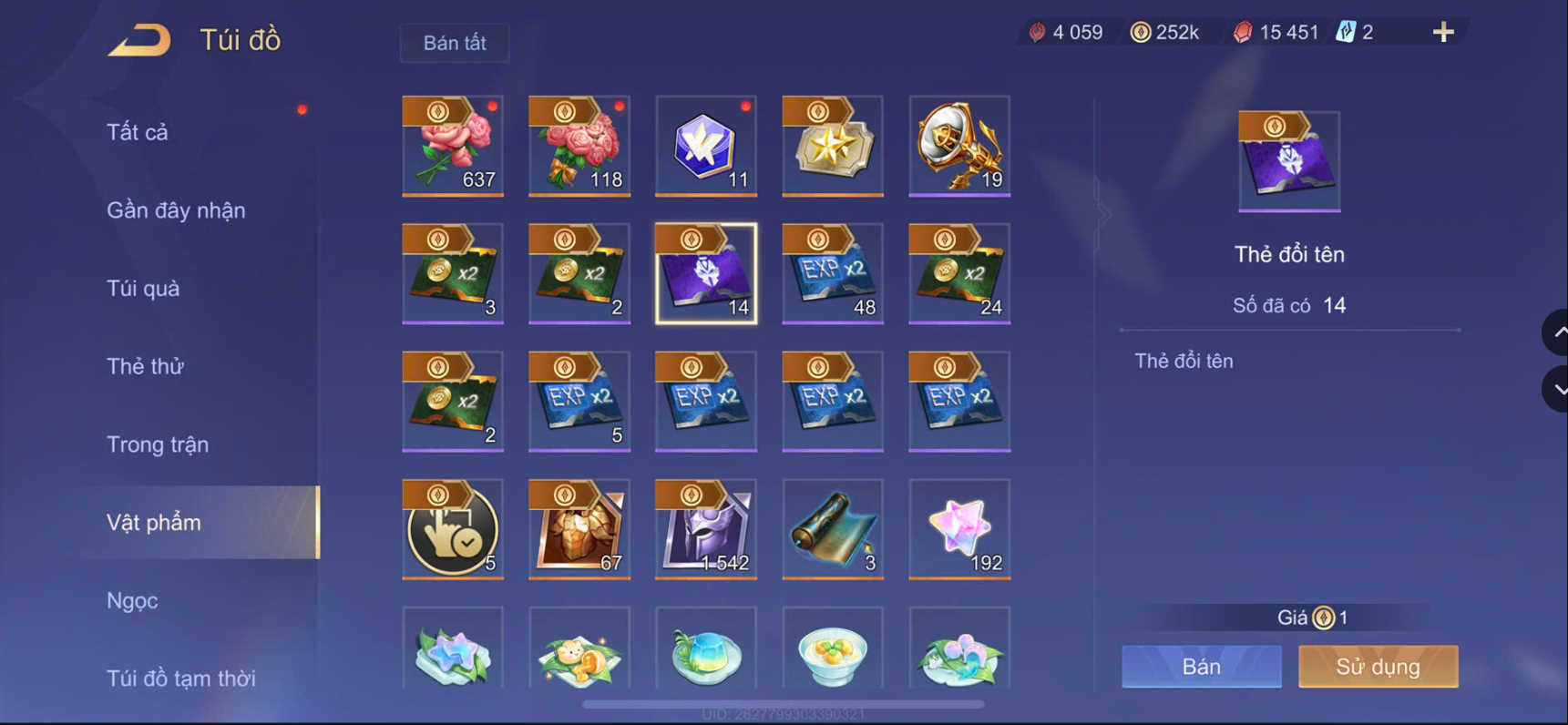Viewport: 1568px width, 725px height.
Task: Select the flower bouquet item showing 118
Action: 579,146
